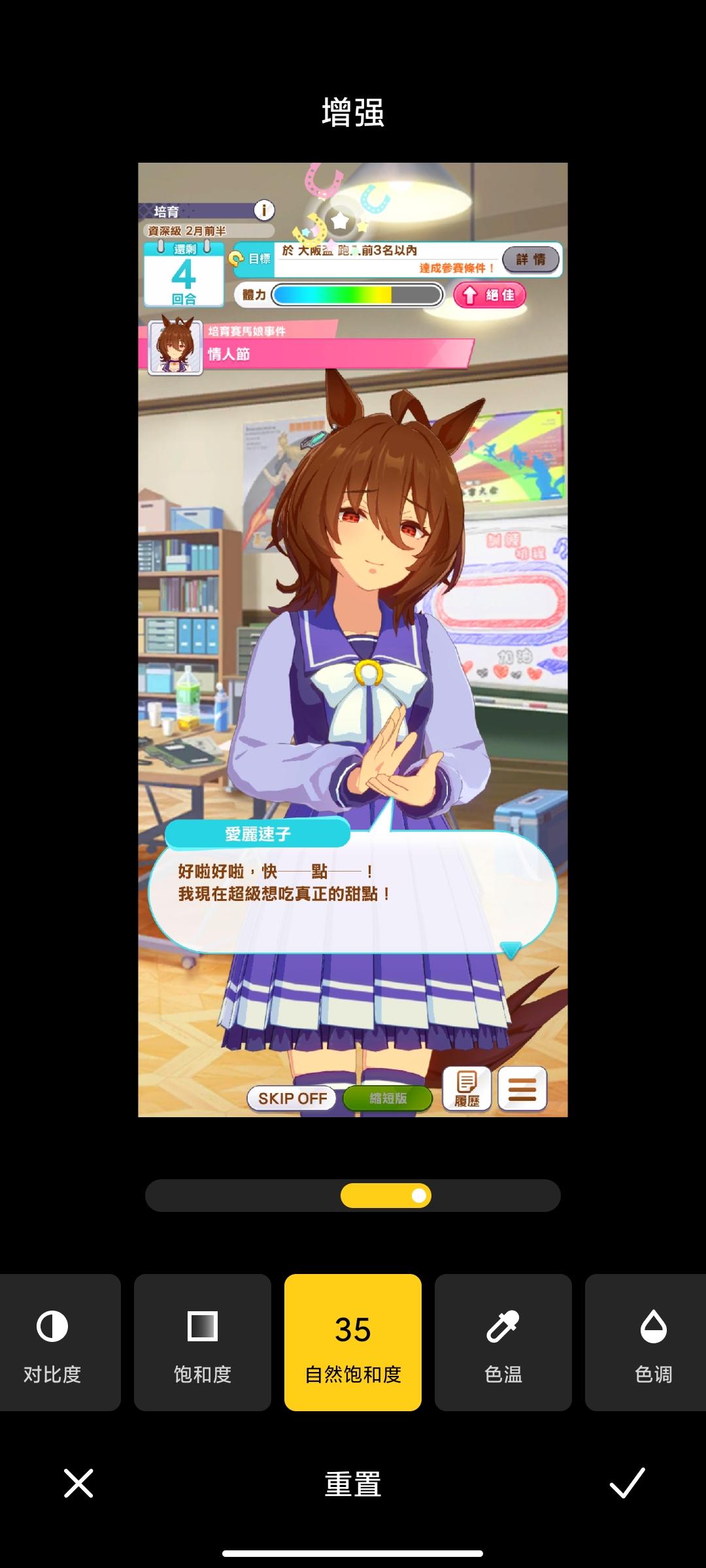
Task: Open the 色调 tint adjustment
Action: coord(652,1343)
